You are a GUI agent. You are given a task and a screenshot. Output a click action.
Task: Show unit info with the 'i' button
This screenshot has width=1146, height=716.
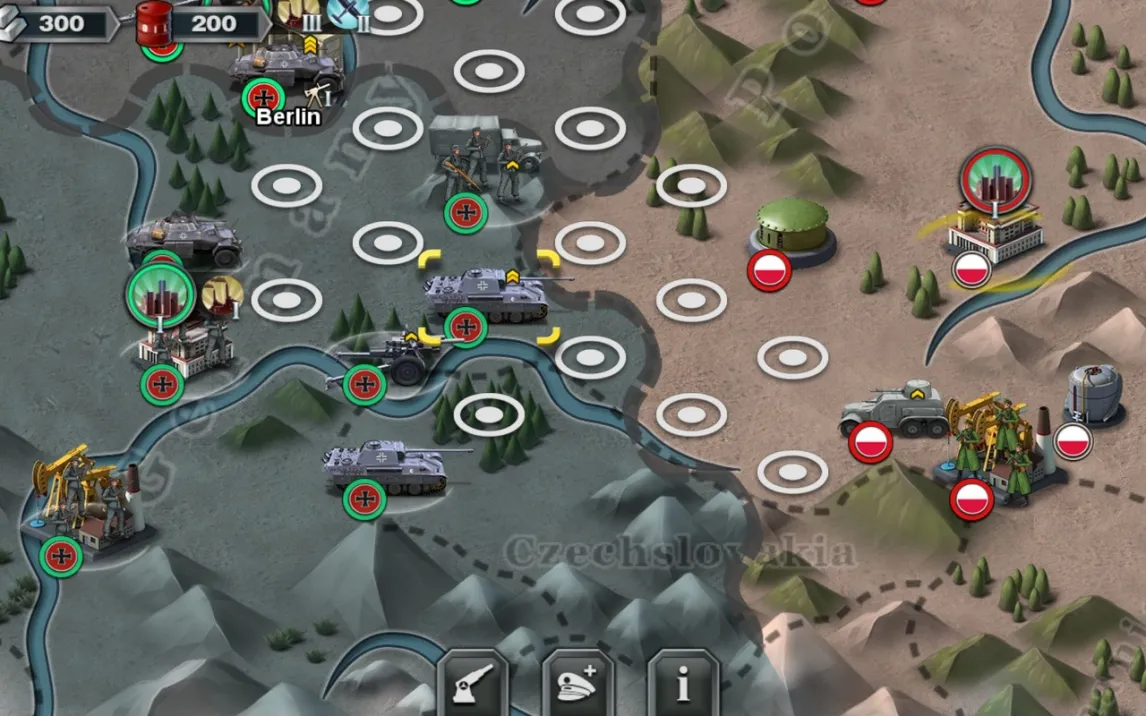point(683,684)
